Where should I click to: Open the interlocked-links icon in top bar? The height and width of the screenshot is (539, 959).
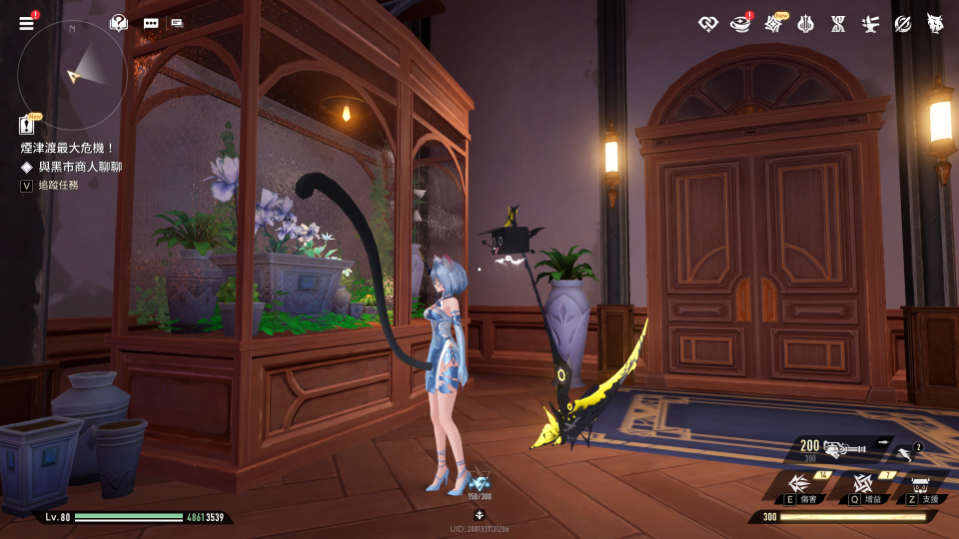(709, 23)
